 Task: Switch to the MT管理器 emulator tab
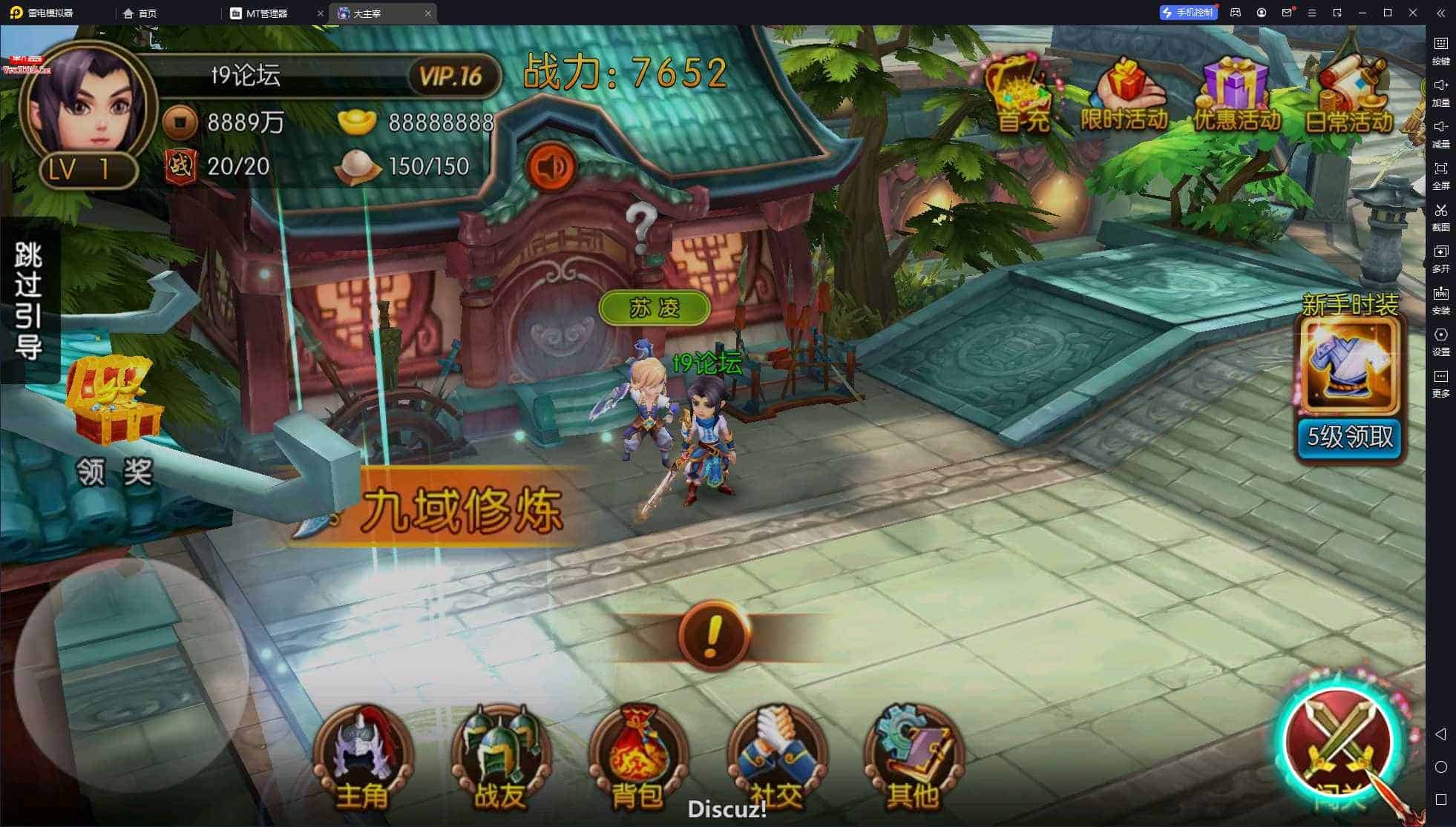tap(267, 13)
